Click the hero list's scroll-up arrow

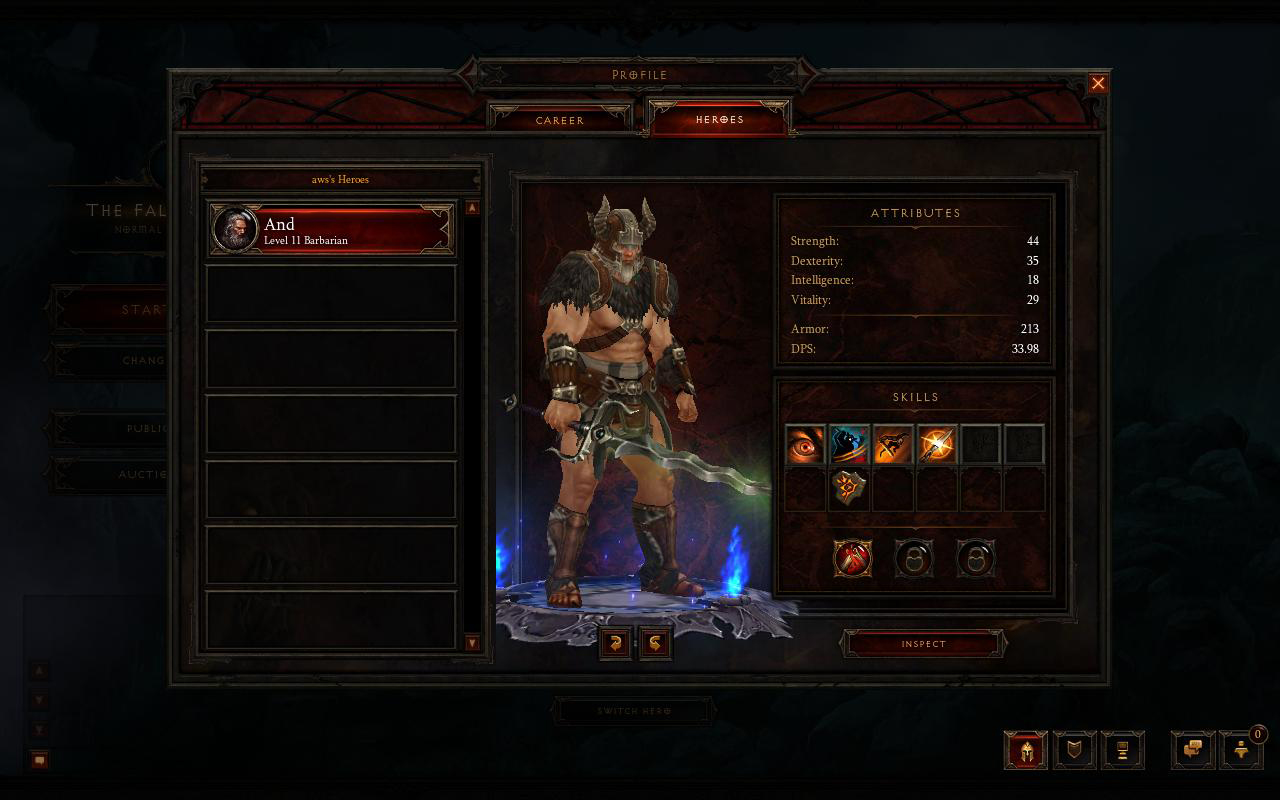(472, 208)
